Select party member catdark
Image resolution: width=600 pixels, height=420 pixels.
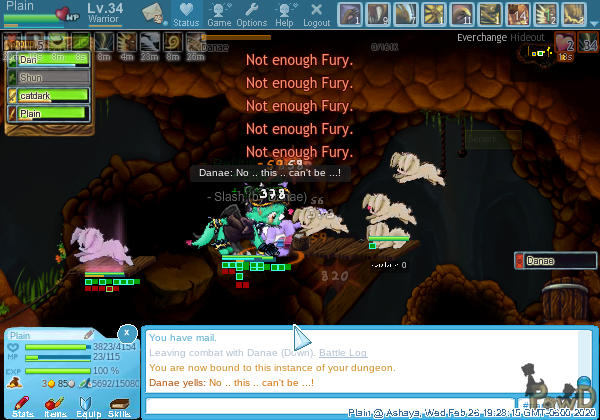click(x=50, y=95)
